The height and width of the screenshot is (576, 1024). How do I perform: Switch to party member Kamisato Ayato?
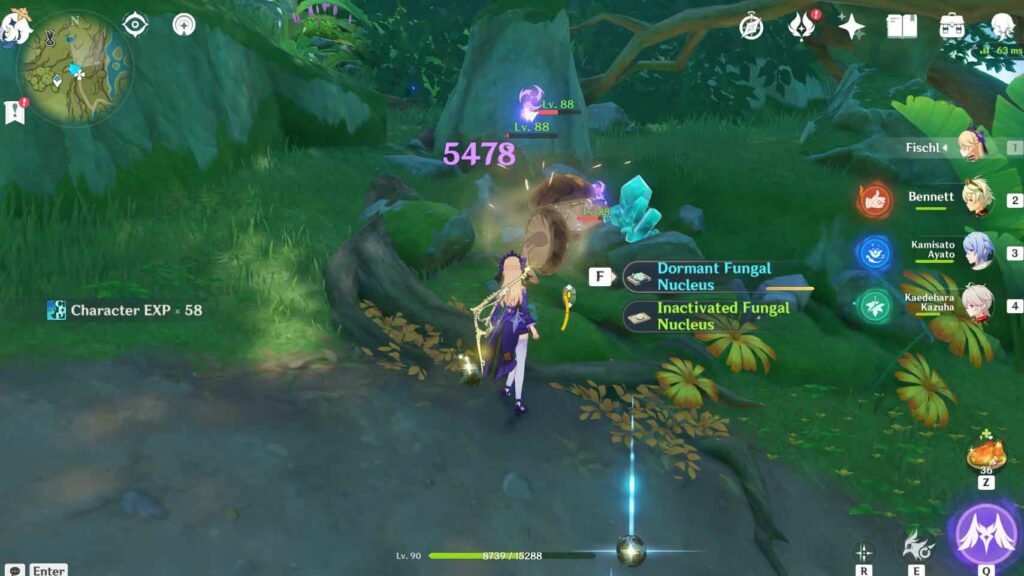click(x=976, y=252)
